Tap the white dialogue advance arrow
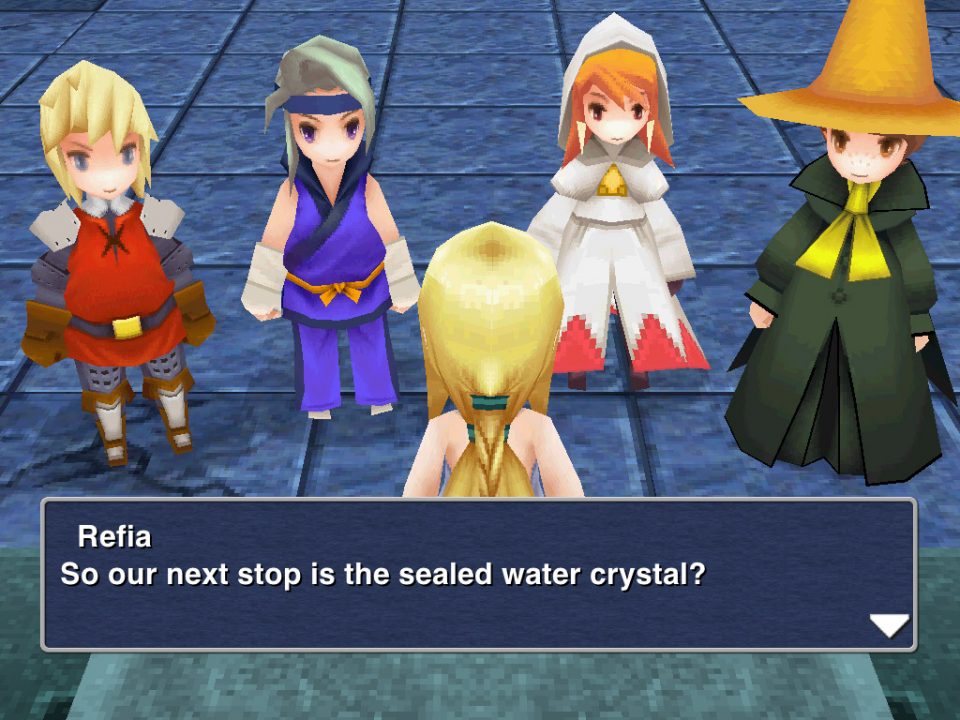This screenshot has width=960, height=720. click(x=888, y=626)
